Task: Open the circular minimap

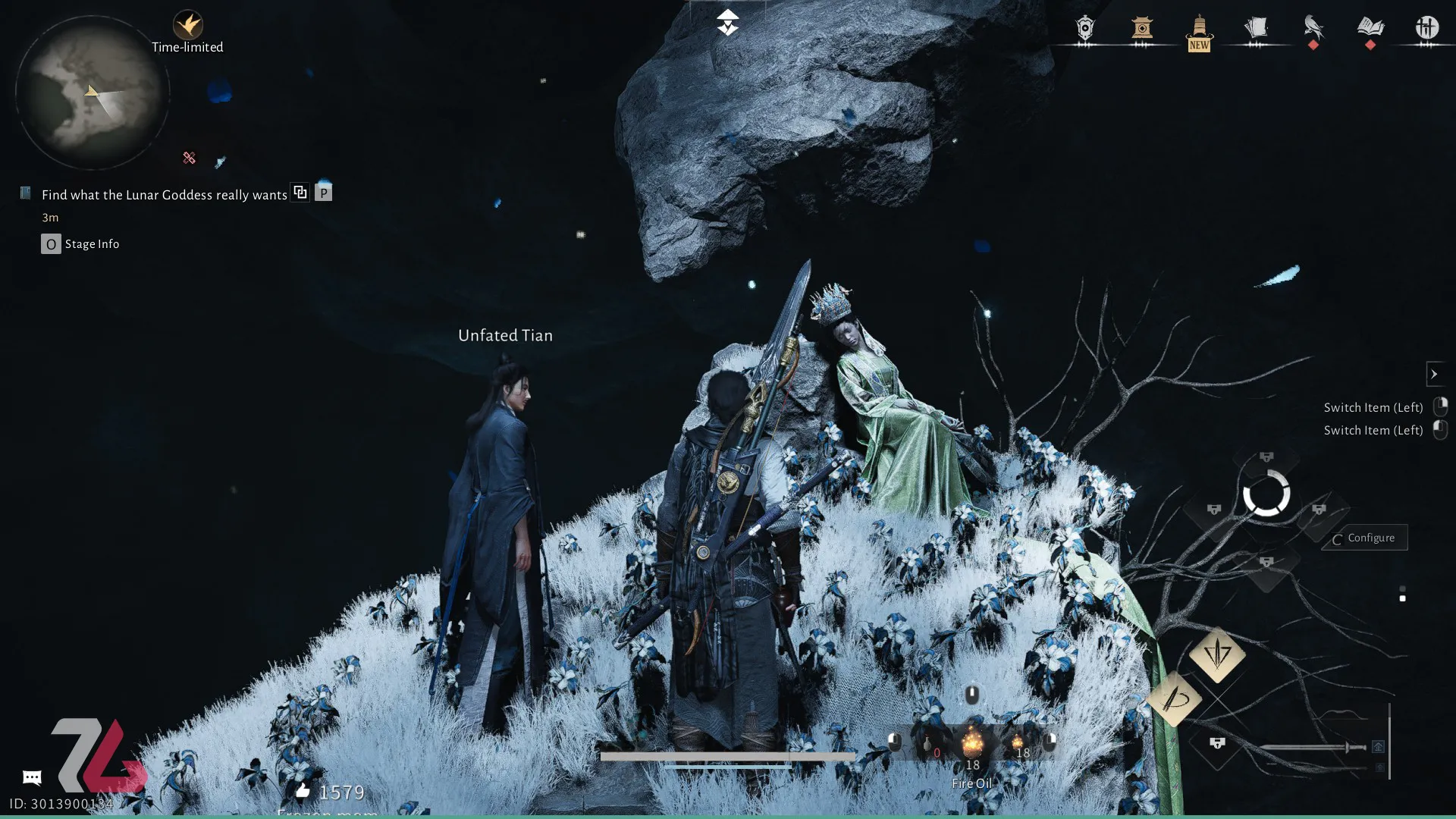Action: (92, 93)
